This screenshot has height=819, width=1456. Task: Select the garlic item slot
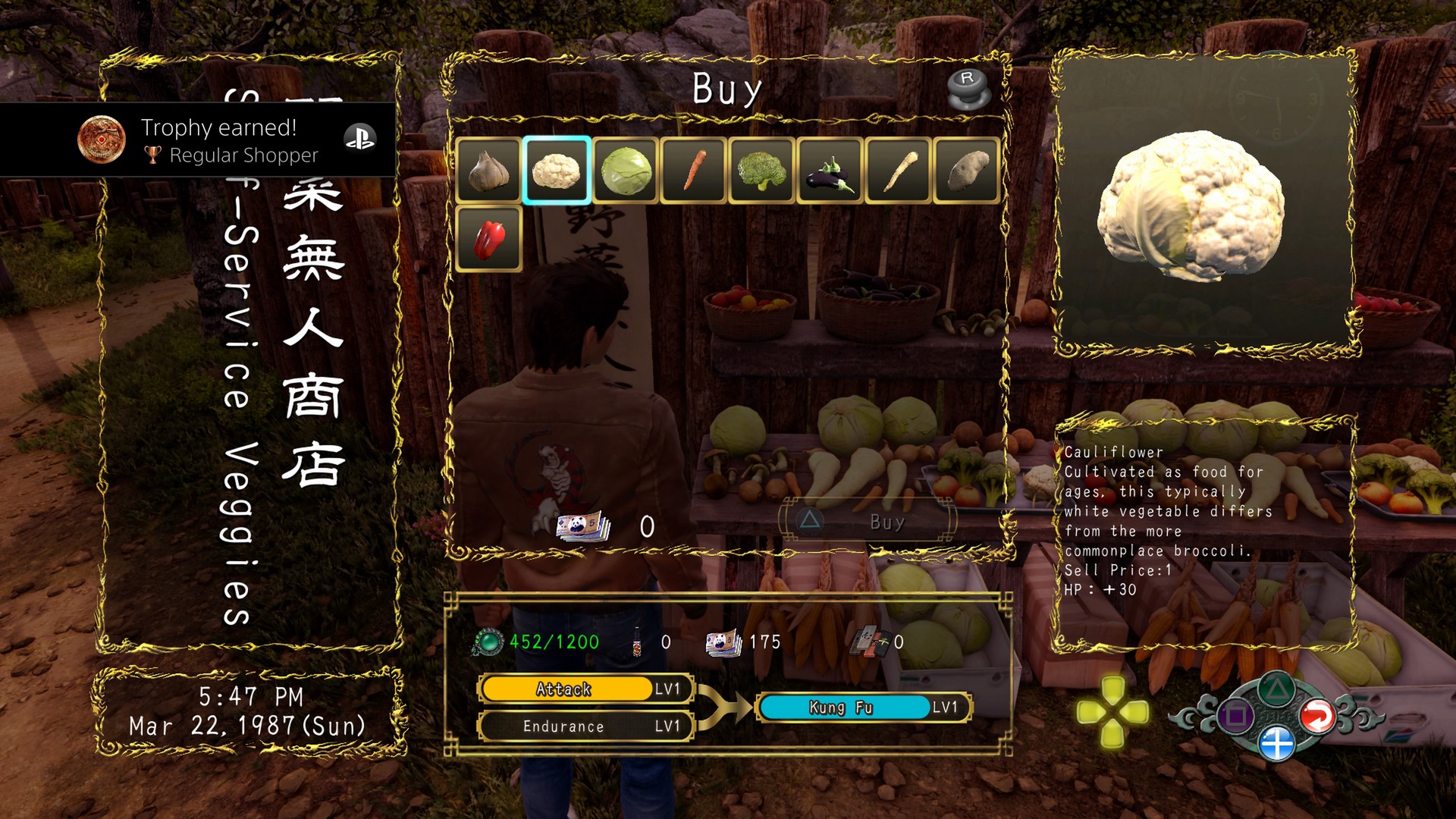pyautogui.click(x=488, y=171)
